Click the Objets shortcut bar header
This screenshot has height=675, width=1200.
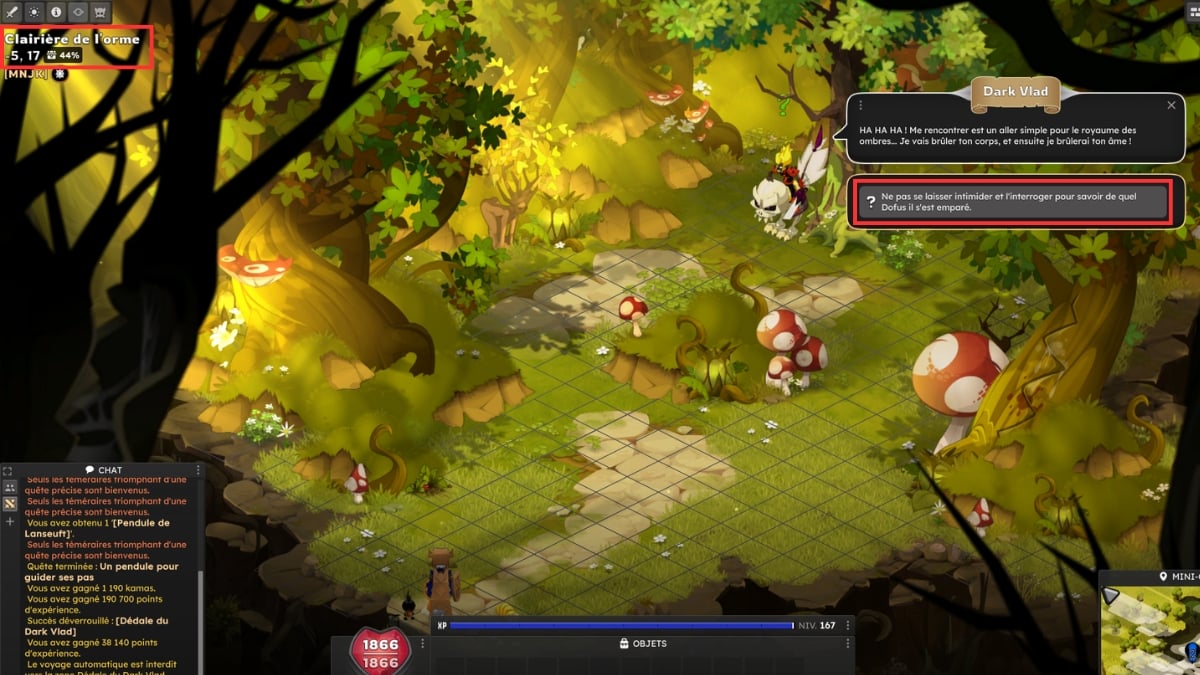(x=642, y=644)
